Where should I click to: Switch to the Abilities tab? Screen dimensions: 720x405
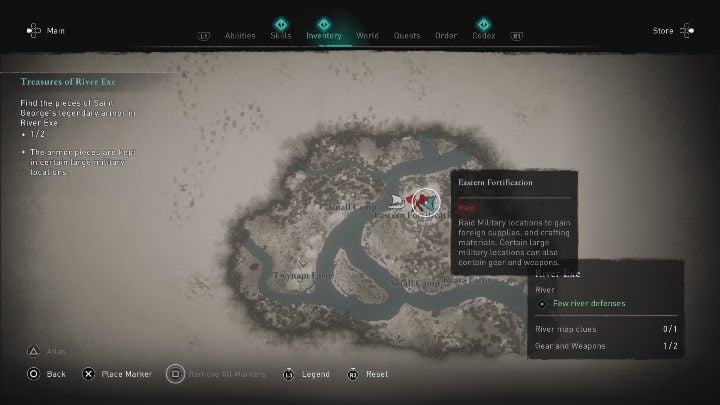pos(238,35)
